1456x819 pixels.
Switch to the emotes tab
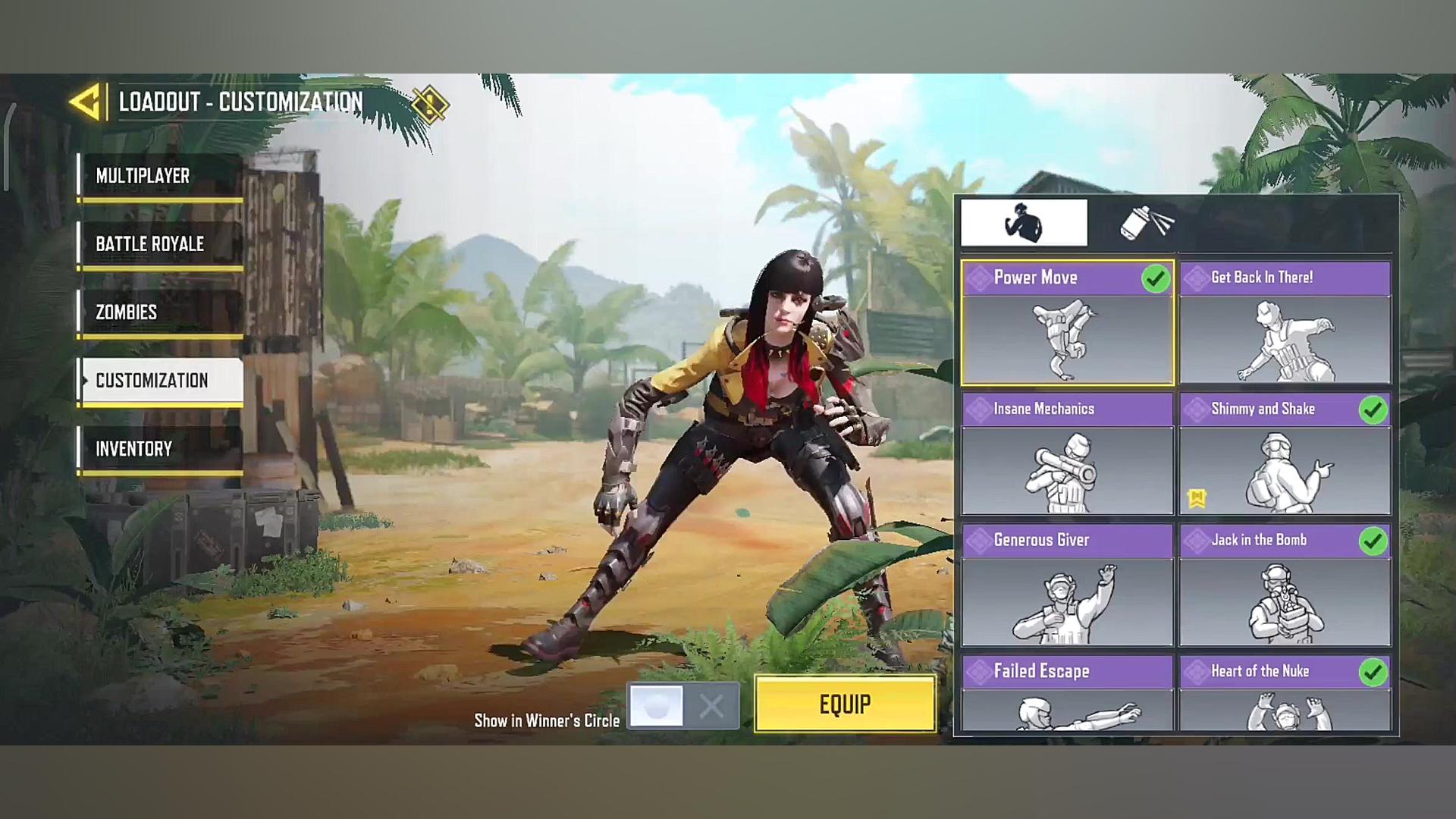[1024, 223]
